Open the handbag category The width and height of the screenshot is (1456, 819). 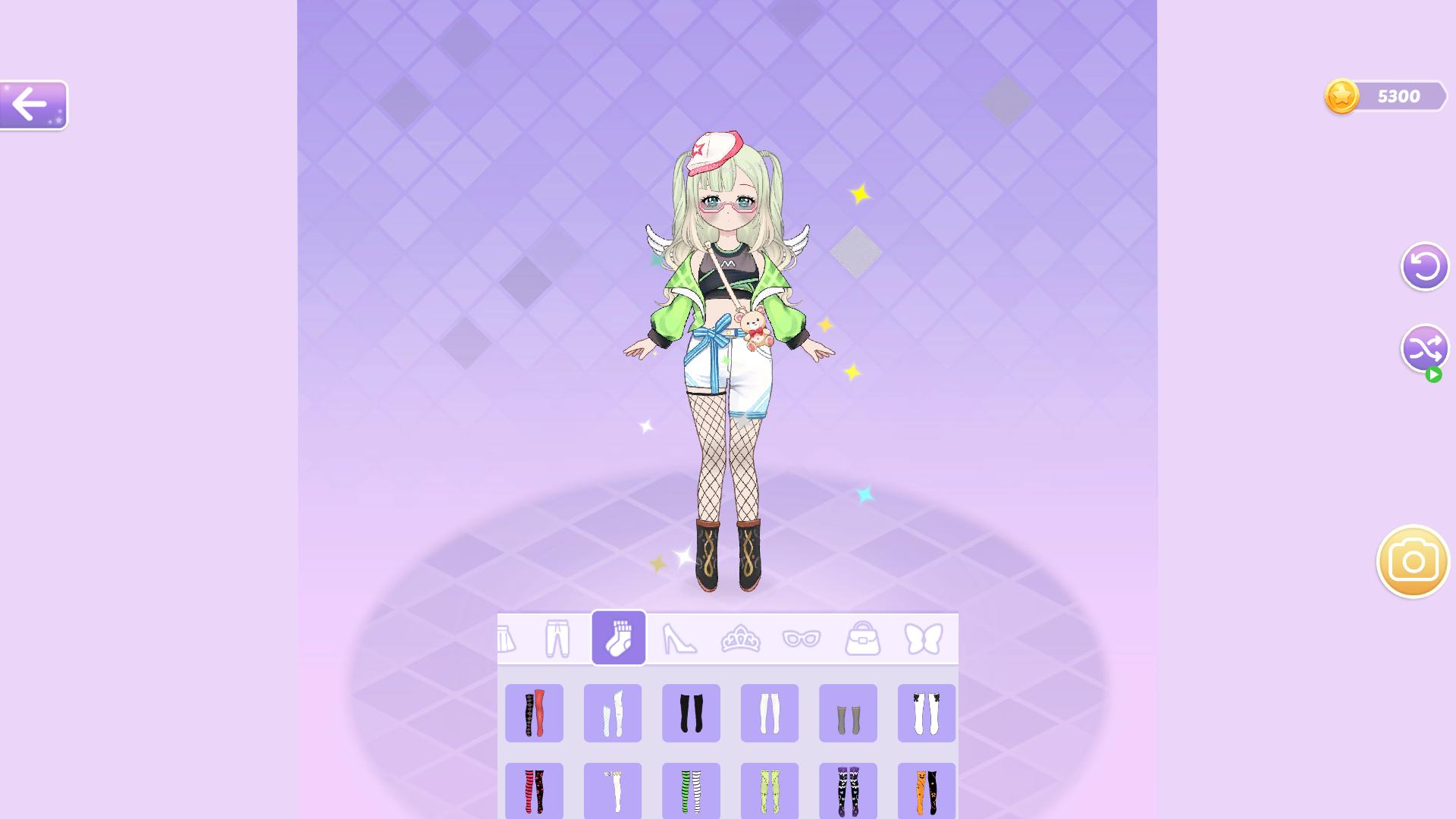coord(864,638)
